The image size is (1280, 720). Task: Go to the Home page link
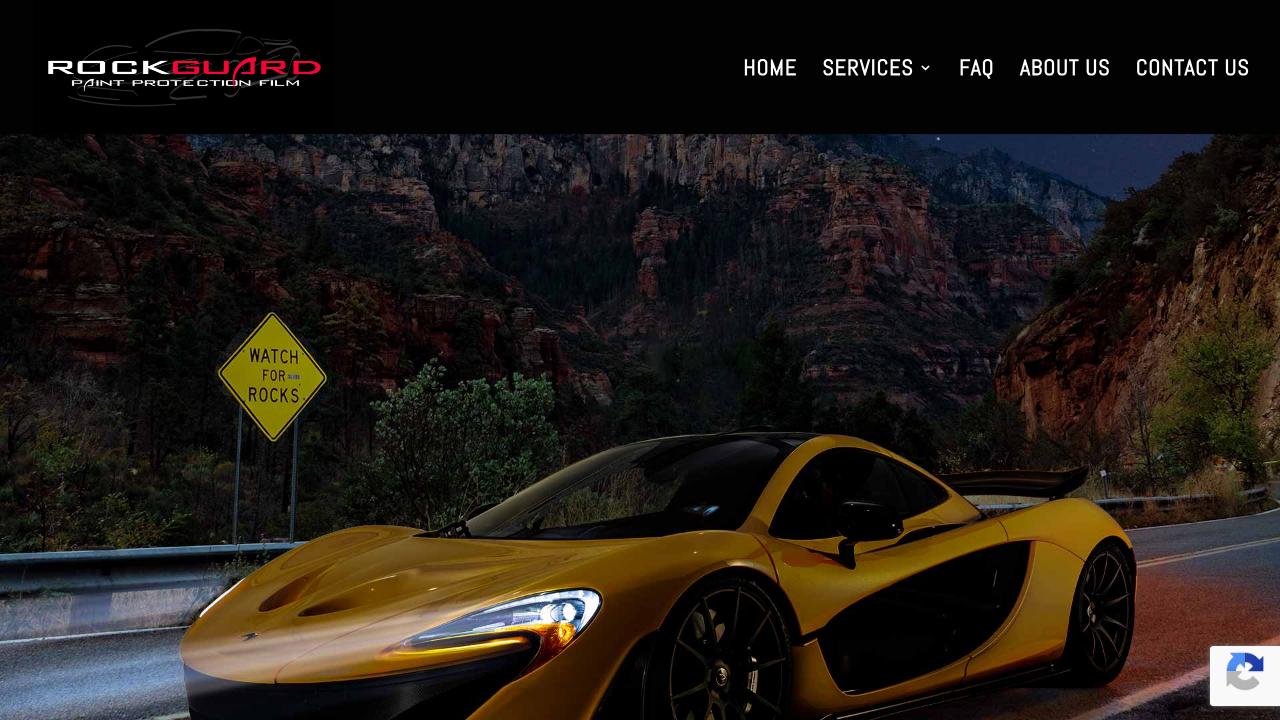pyautogui.click(x=769, y=68)
